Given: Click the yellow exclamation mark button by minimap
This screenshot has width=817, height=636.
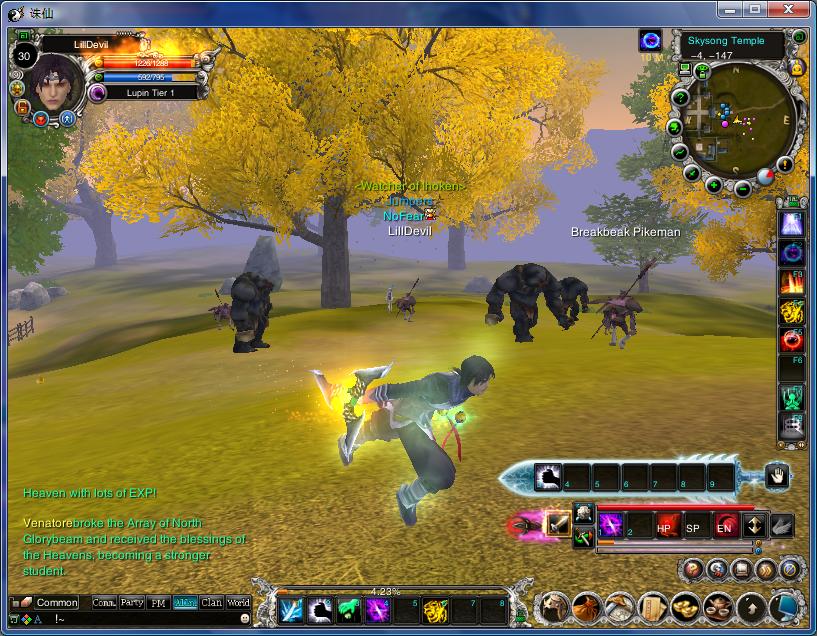Looking at the screenshot, I should [784, 164].
